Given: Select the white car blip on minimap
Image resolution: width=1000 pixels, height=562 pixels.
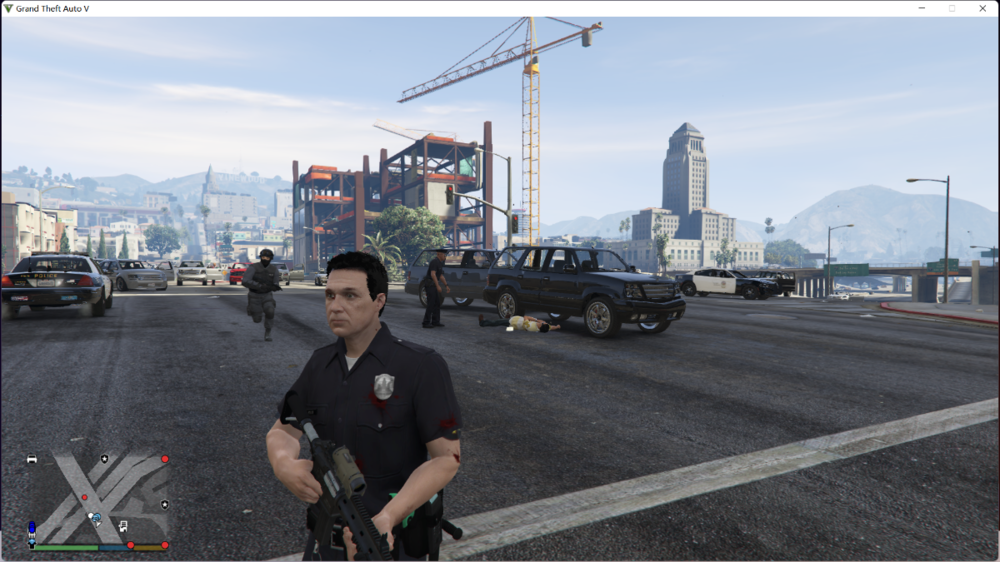Looking at the screenshot, I should (32, 459).
